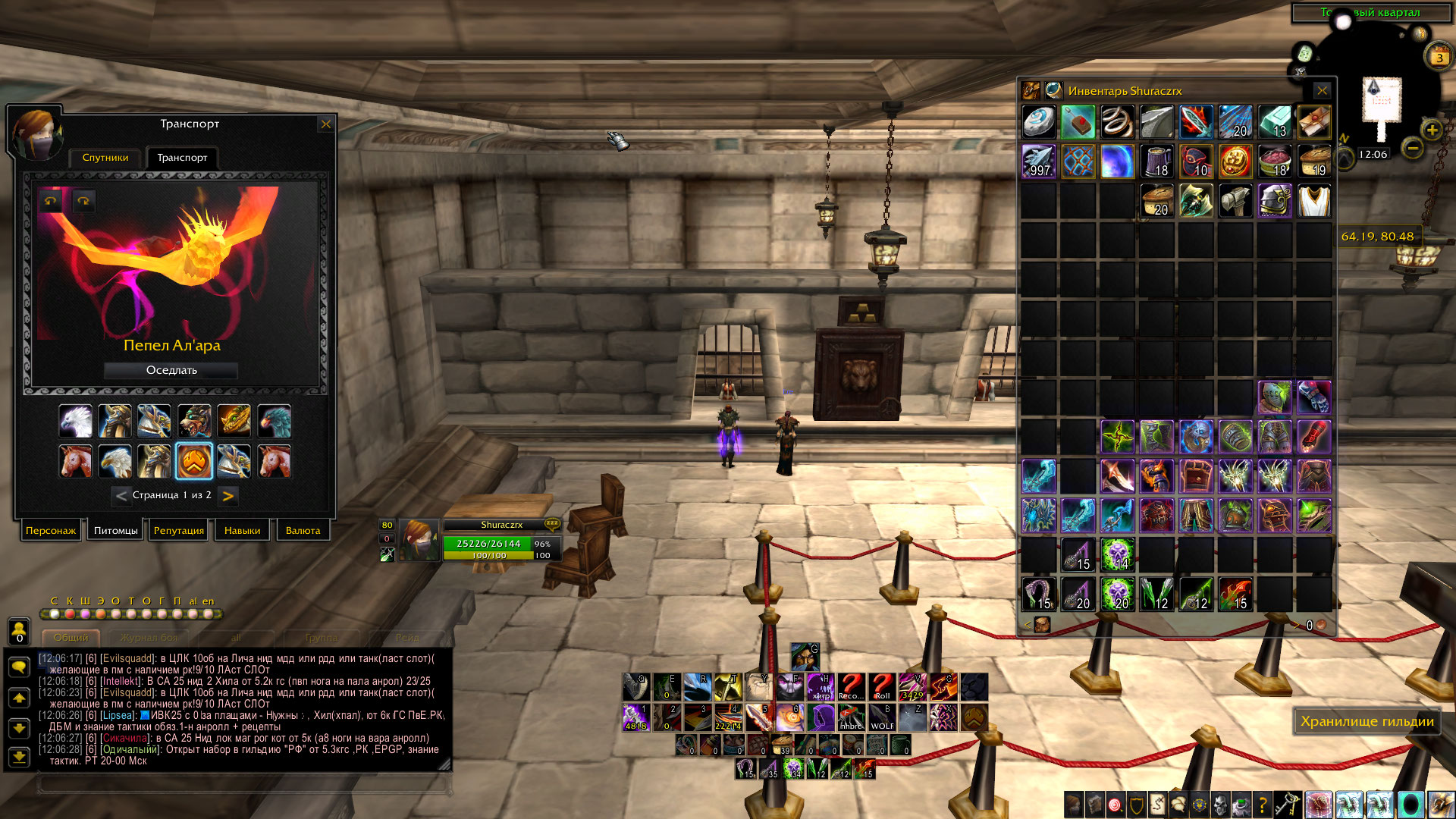Viewport: 1456px width, 819px height.
Task: Close the Инвентарь Shuraczrx bag window
Action: [1322, 91]
